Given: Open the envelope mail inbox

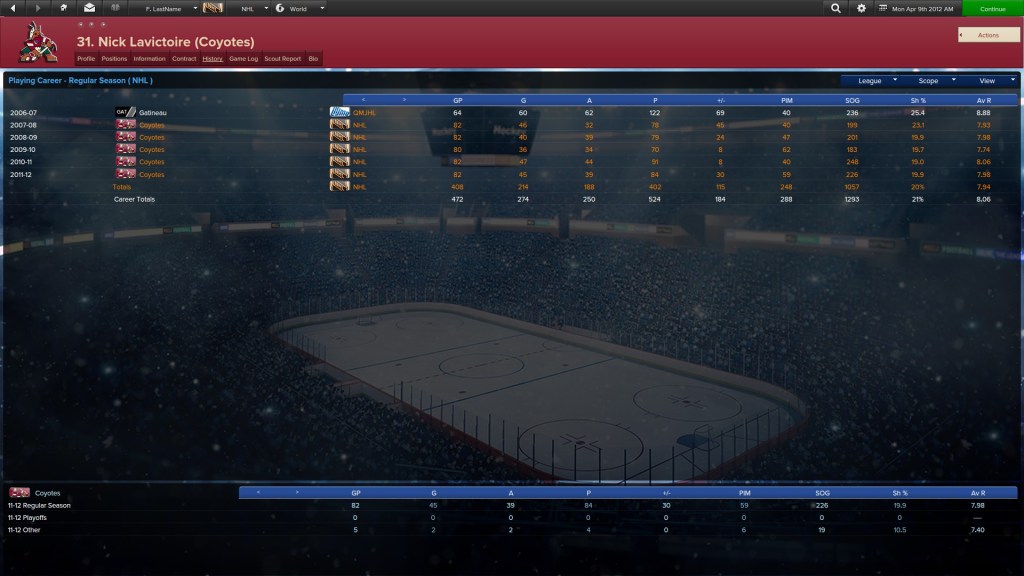Looking at the screenshot, I should pyautogui.click(x=89, y=8).
